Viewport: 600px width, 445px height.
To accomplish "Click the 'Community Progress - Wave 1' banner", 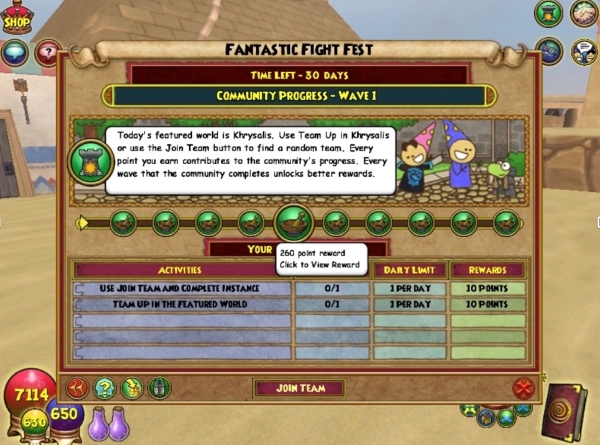I will click(299, 96).
